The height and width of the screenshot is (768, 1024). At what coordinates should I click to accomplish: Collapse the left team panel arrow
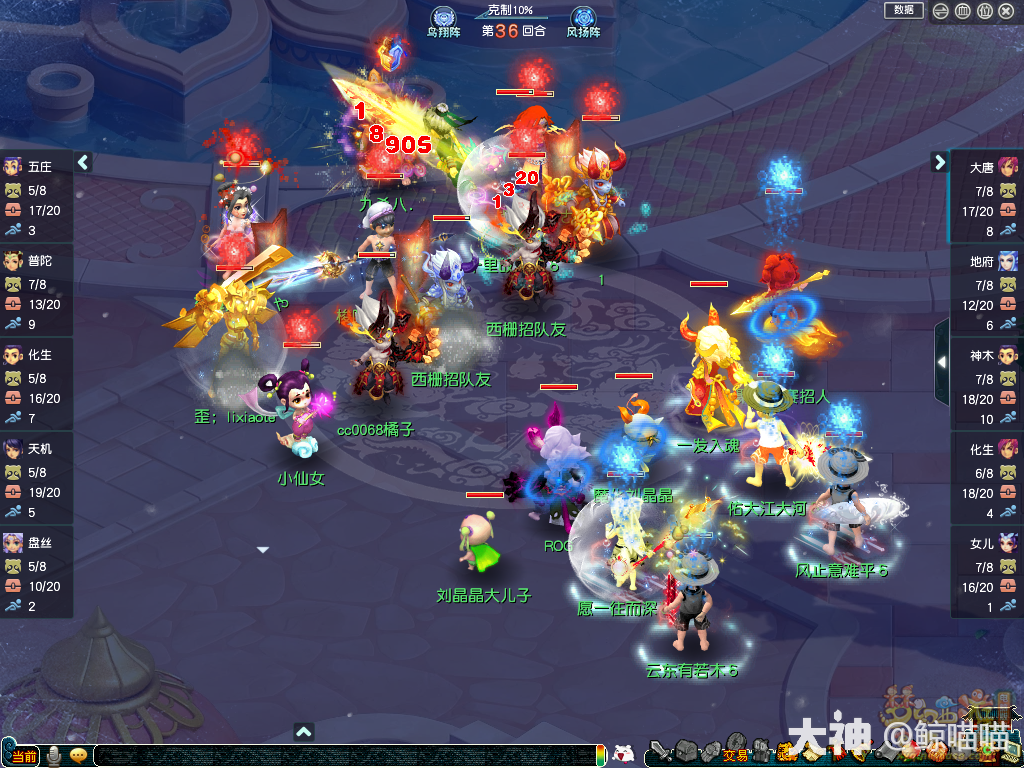click(84, 161)
